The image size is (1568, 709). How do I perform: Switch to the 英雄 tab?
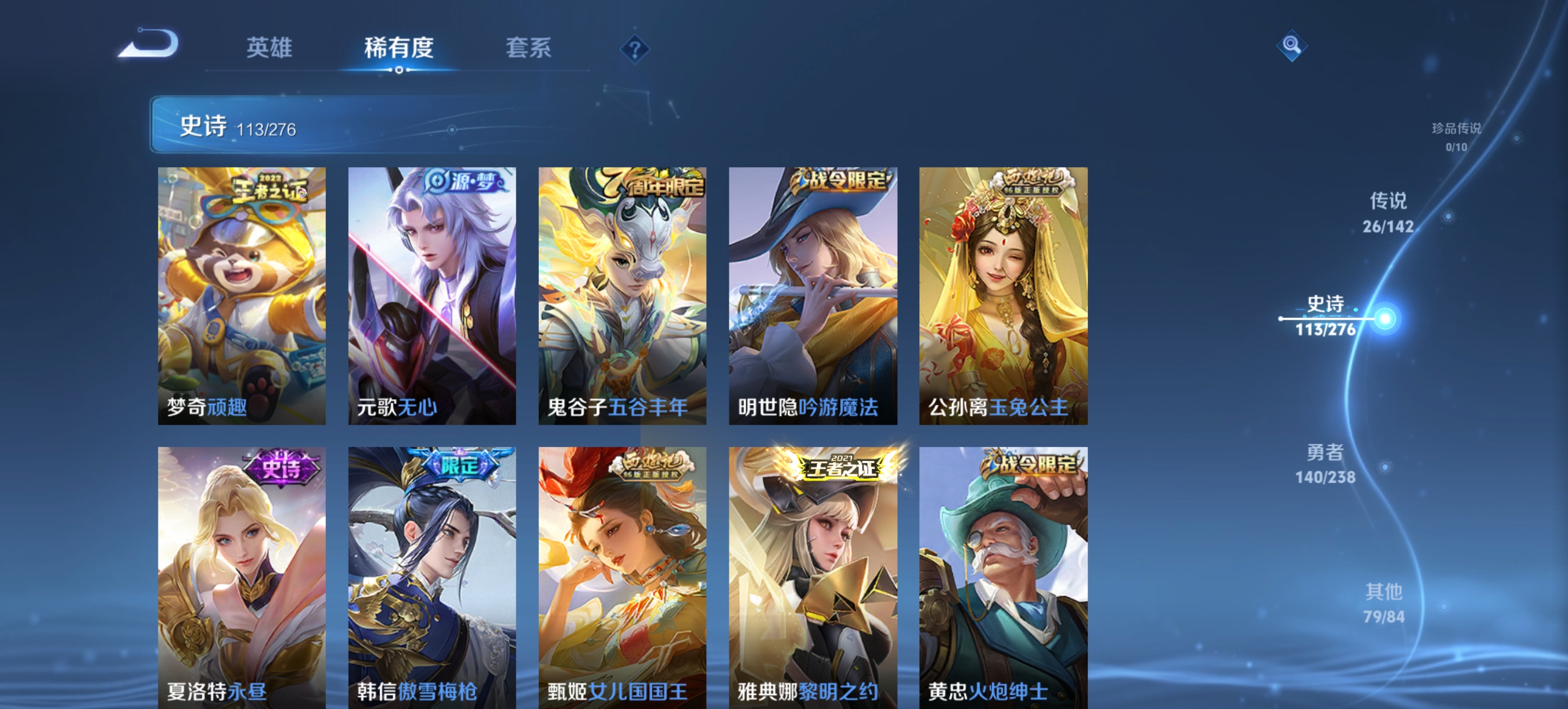[x=270, y=49]
